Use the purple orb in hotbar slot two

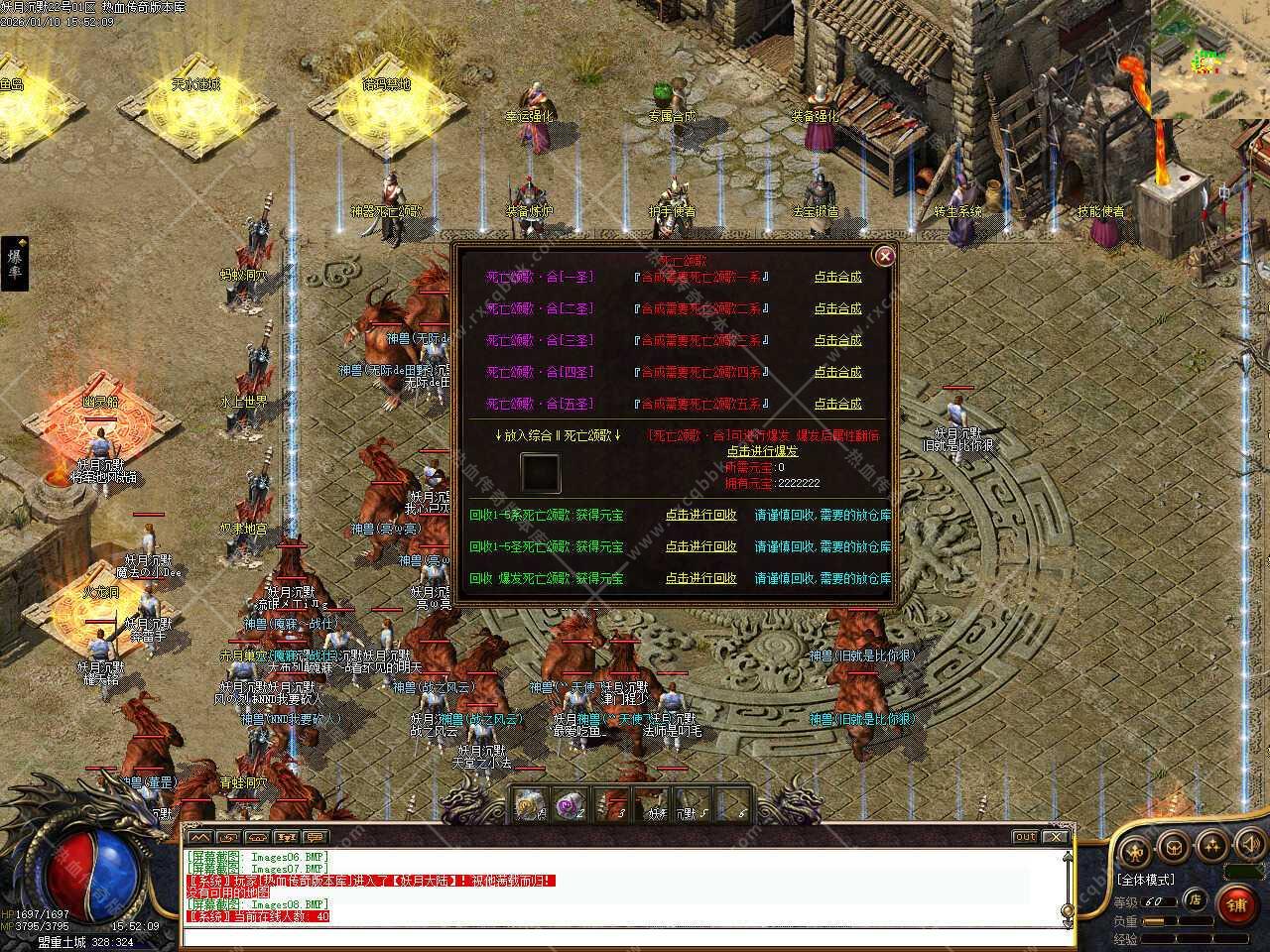tap(570, 805)
